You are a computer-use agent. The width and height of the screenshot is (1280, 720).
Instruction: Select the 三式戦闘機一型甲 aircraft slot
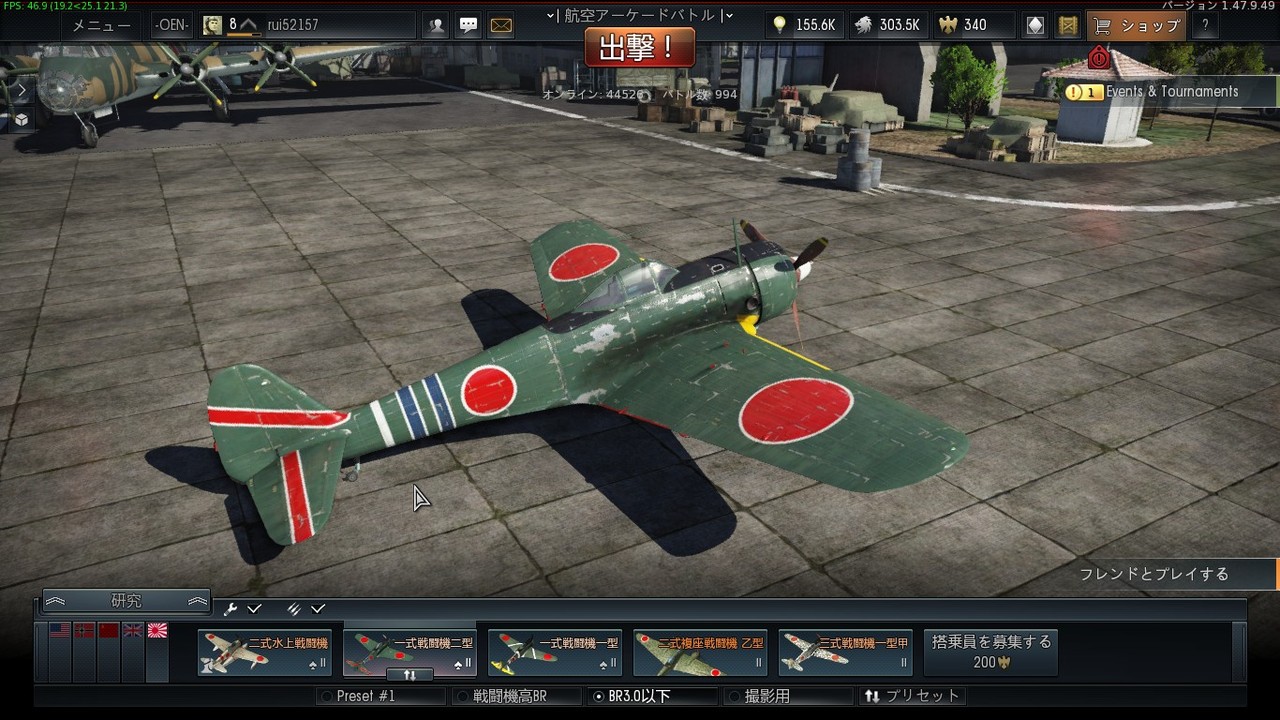[x=845, y=653]
